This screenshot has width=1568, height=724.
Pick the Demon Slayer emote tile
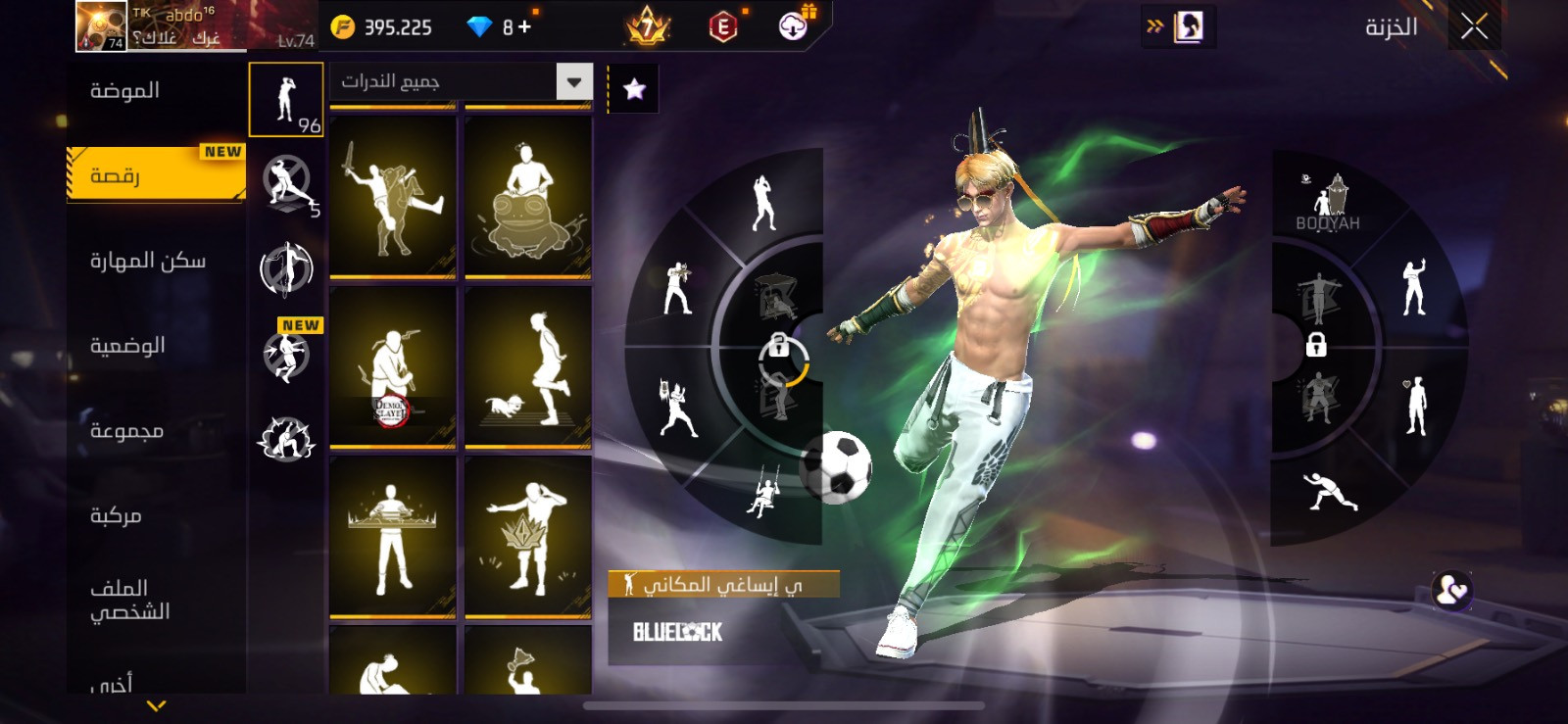point(393,367)
